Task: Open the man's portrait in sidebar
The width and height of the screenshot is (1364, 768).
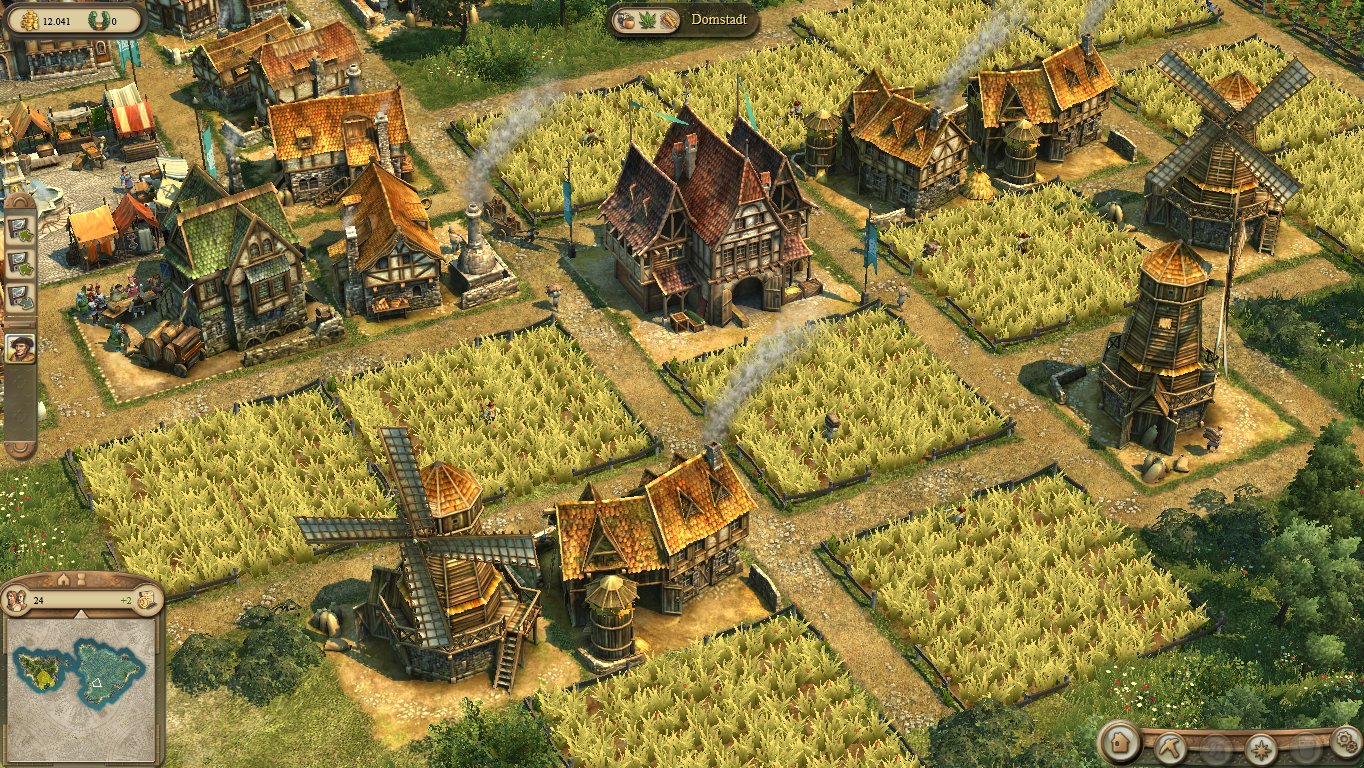Action: coord(20,349)
